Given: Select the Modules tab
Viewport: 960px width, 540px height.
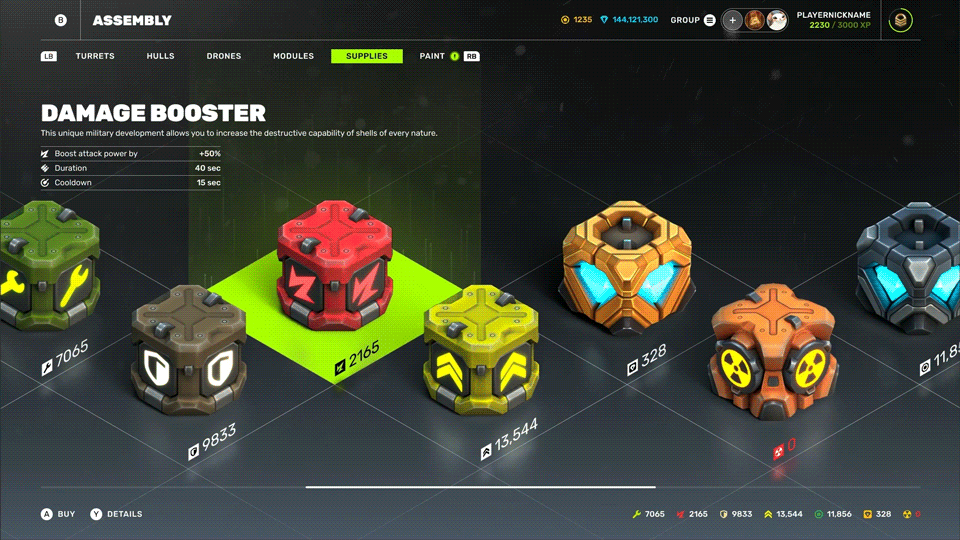Looking at the screenshot, I should click(x=293, y=57).
